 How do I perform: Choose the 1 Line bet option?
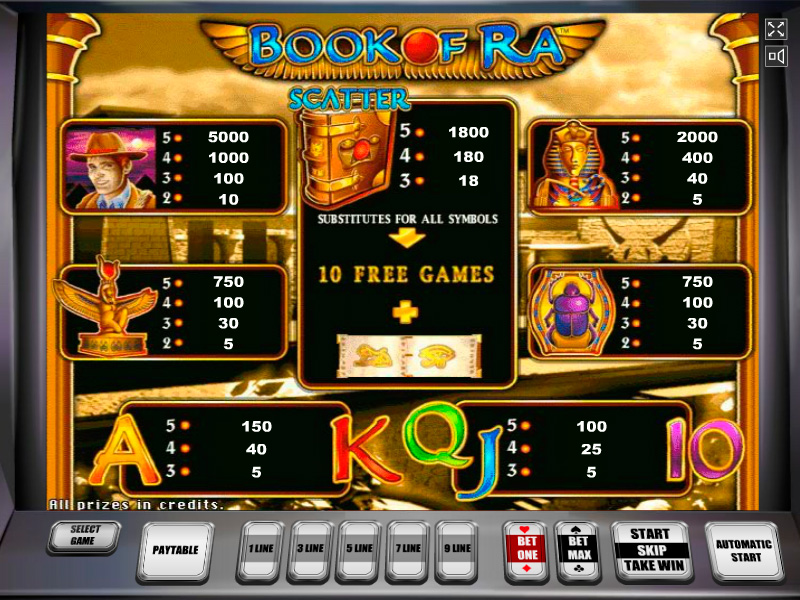click(261, 549)
